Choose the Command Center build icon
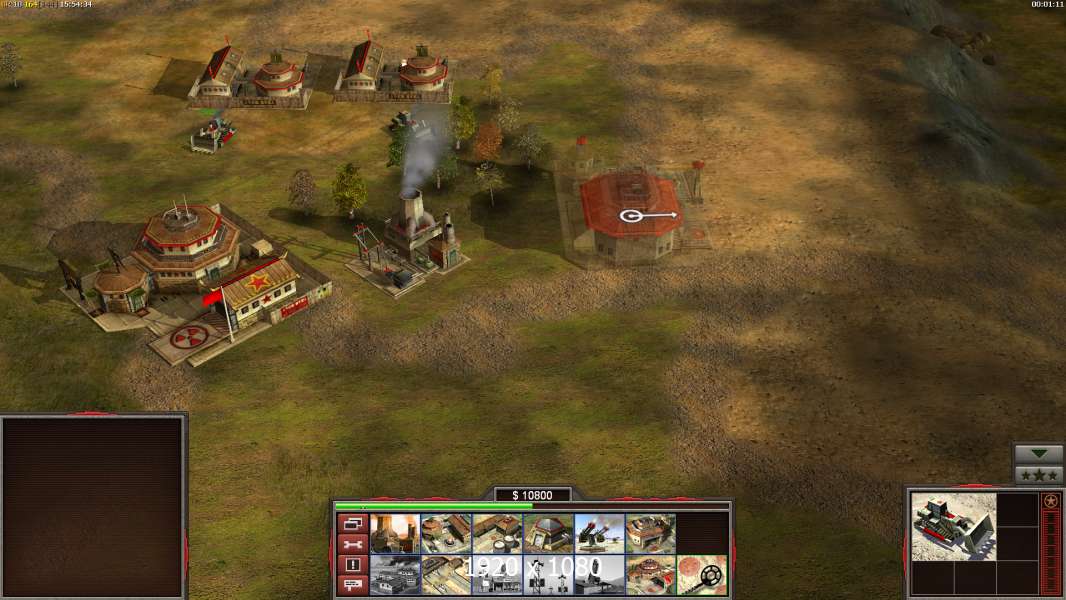Screen dimensions: 1066x600 (650, 575)
